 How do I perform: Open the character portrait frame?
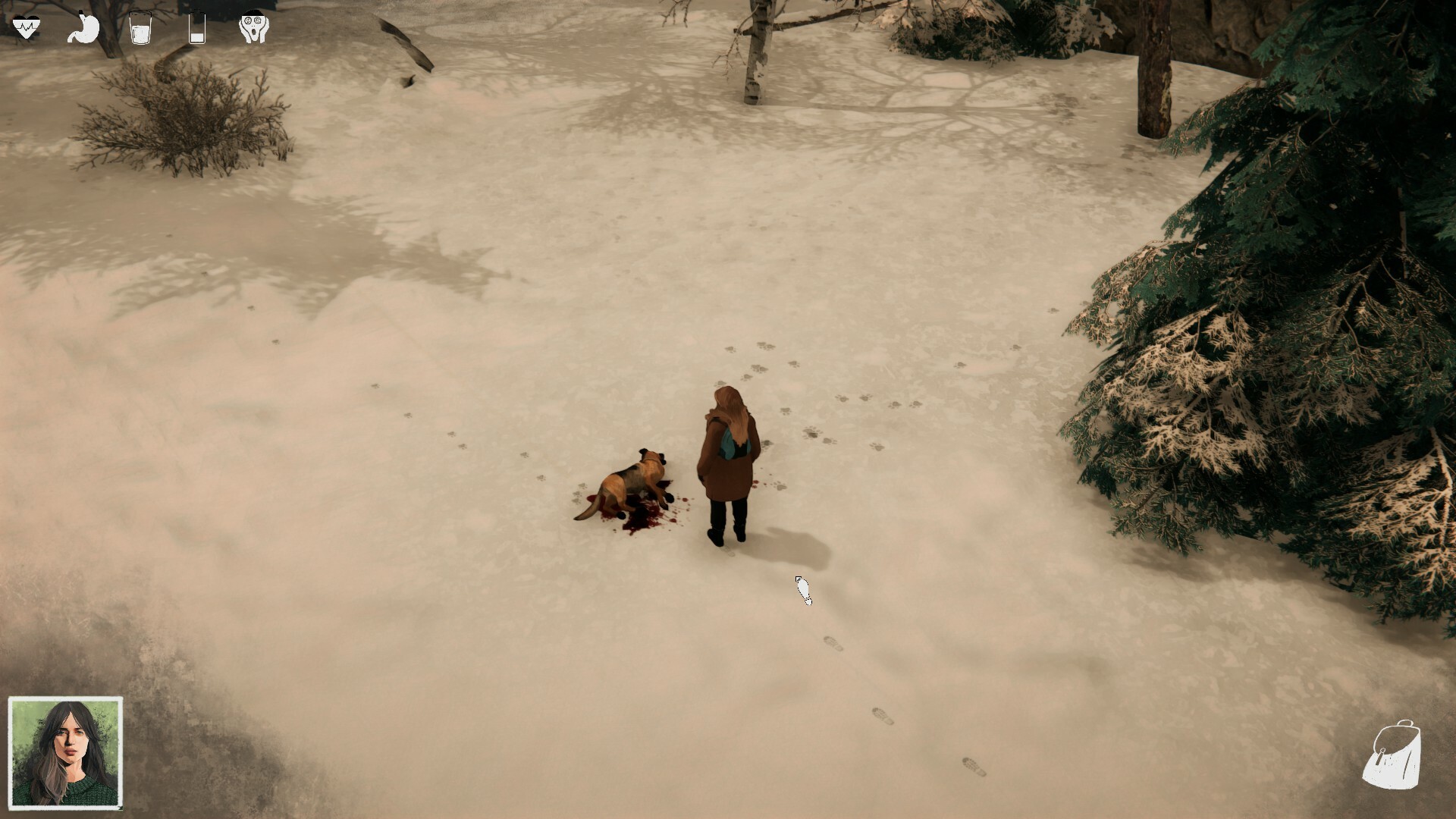(x=64, y=755)
